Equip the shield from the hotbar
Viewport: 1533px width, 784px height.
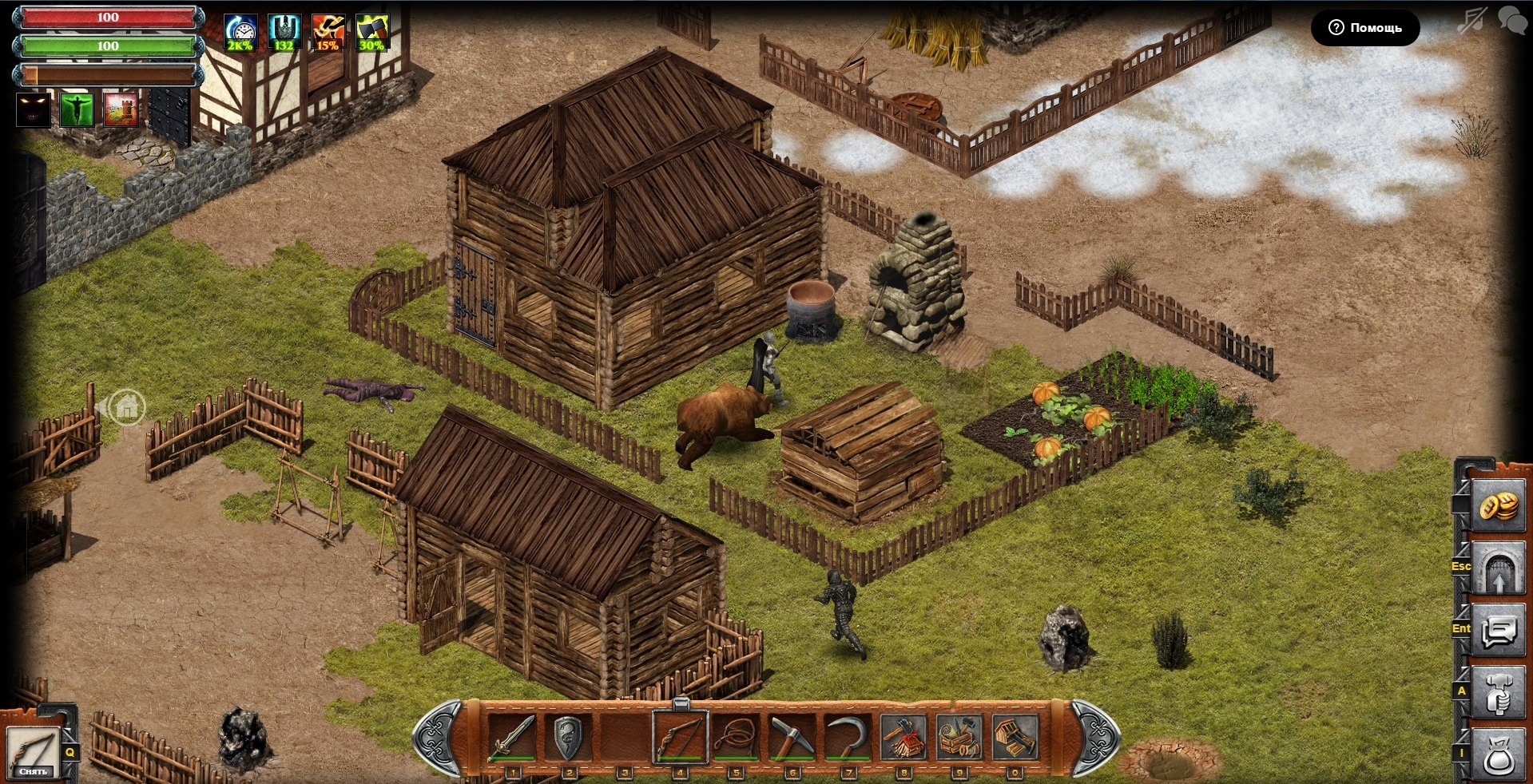tap(568, 736)
